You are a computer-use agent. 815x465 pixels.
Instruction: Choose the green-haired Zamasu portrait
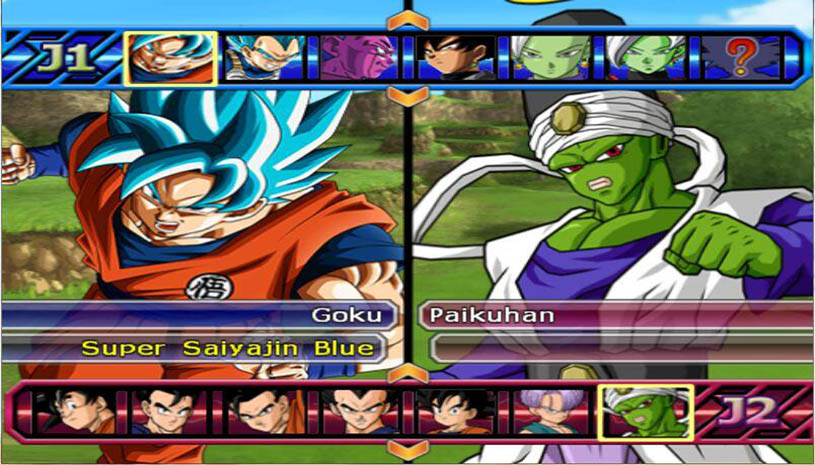[x=551, y=58]
